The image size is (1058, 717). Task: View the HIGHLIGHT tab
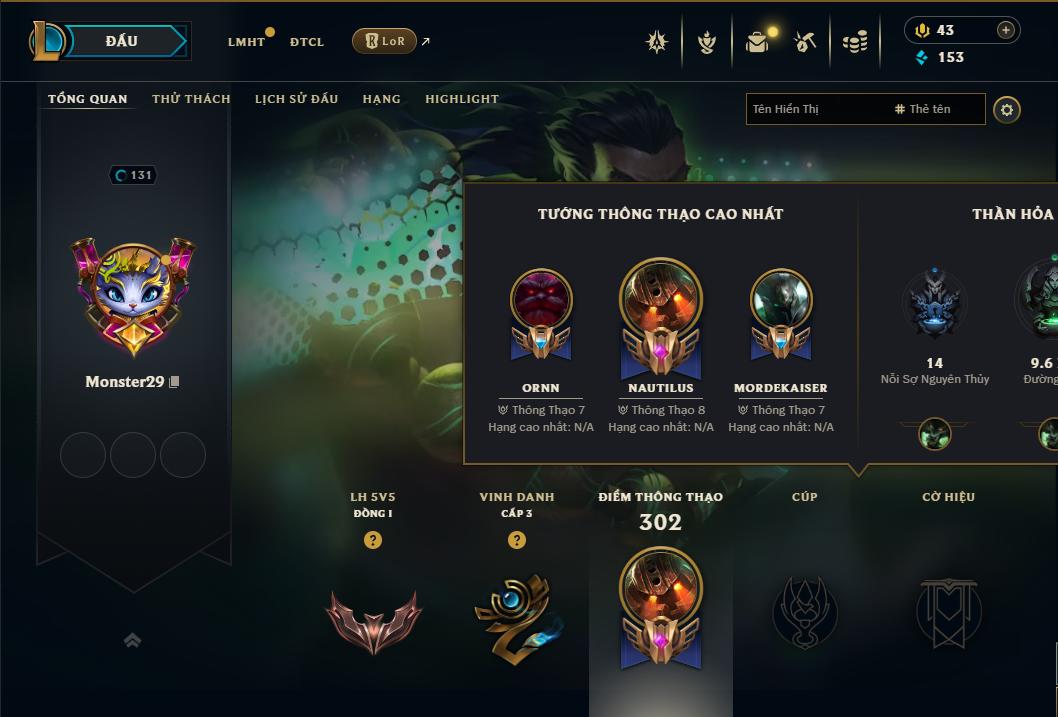click(461, 99)
